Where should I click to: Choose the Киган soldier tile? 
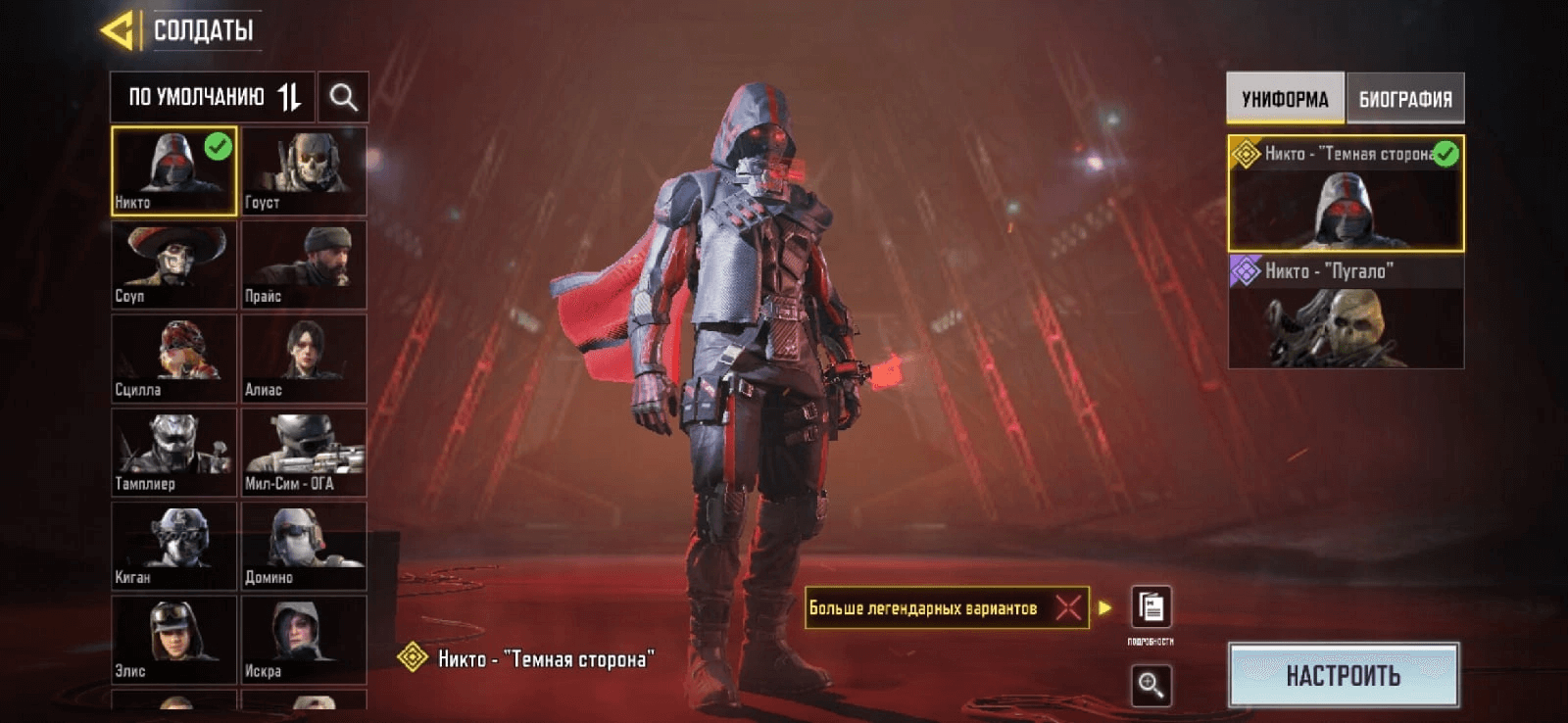[173, 547]
